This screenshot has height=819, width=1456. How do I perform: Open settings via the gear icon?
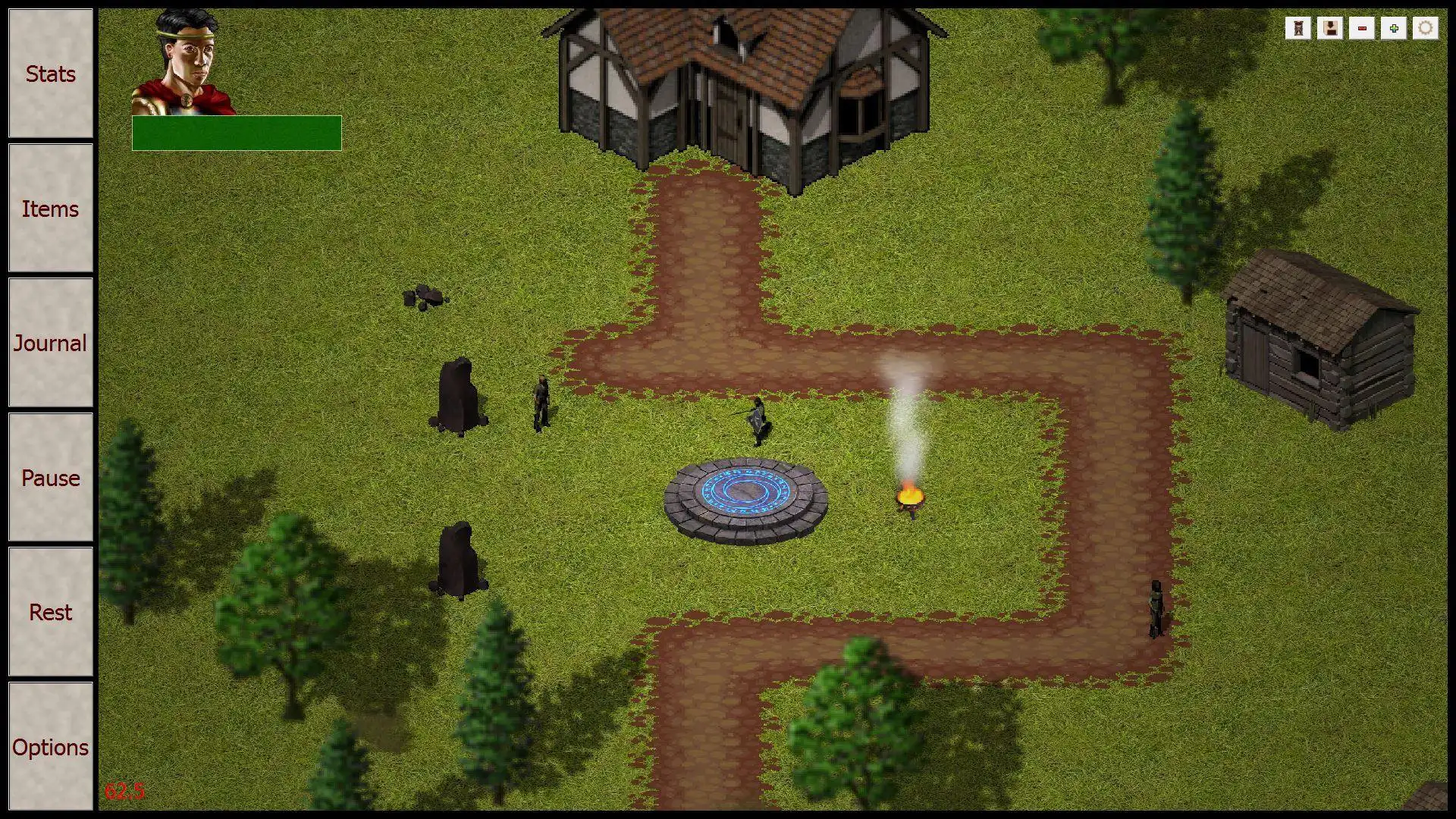[x=1426, y=29]
